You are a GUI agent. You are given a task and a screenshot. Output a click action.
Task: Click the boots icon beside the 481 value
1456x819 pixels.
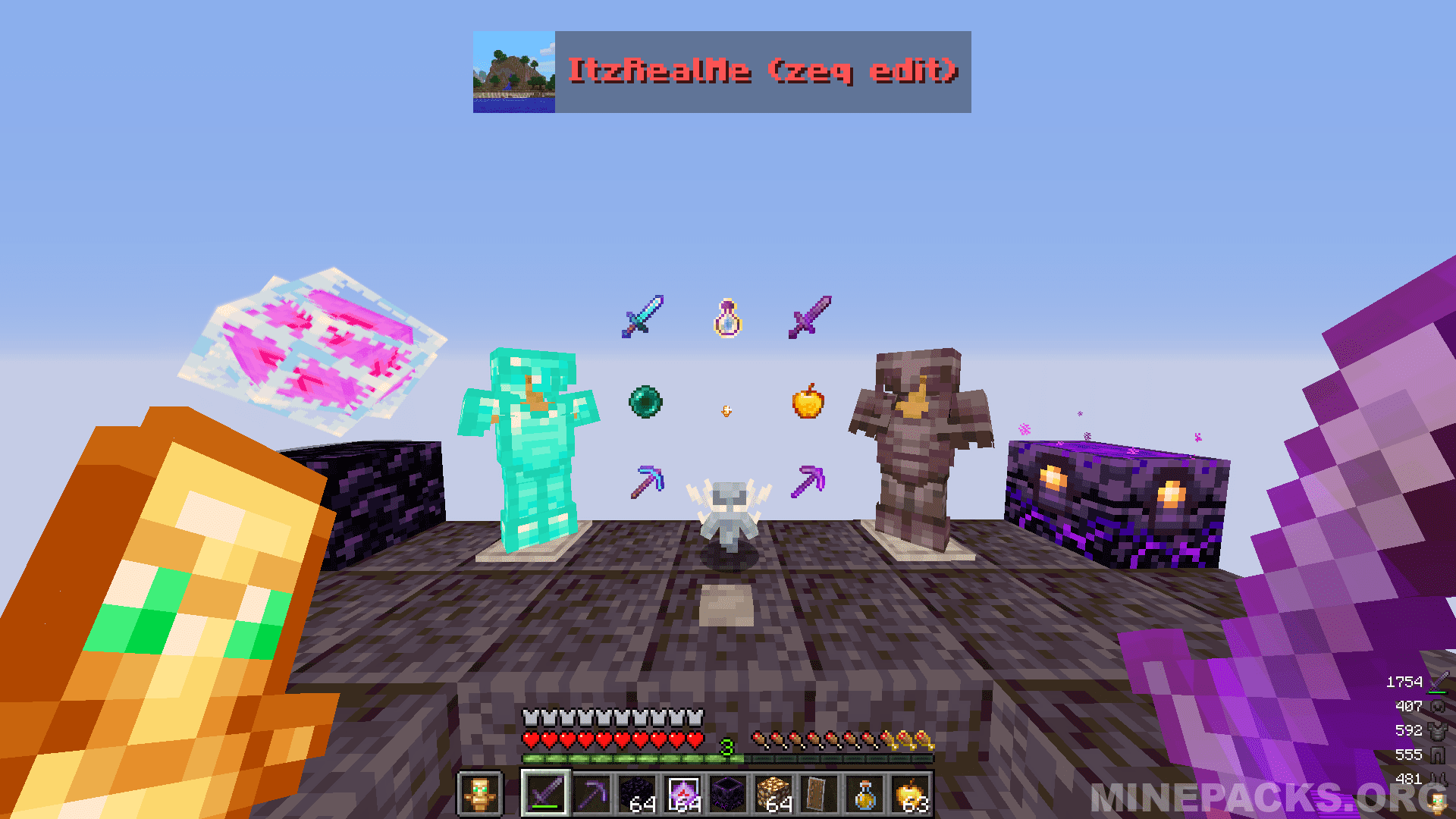(1438, 778)
